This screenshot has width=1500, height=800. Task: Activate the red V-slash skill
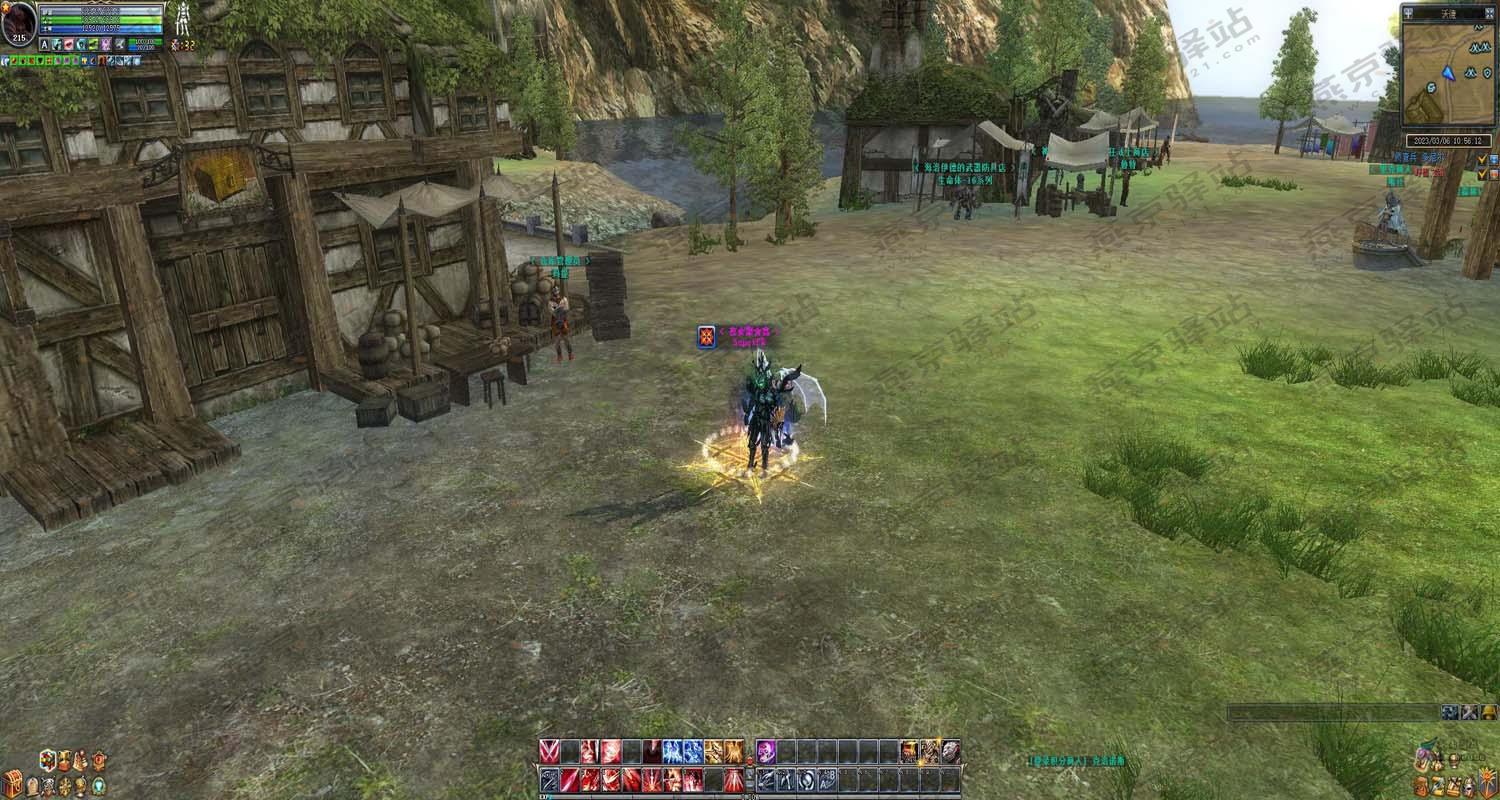pyautogui.click(x=549, y=751)
